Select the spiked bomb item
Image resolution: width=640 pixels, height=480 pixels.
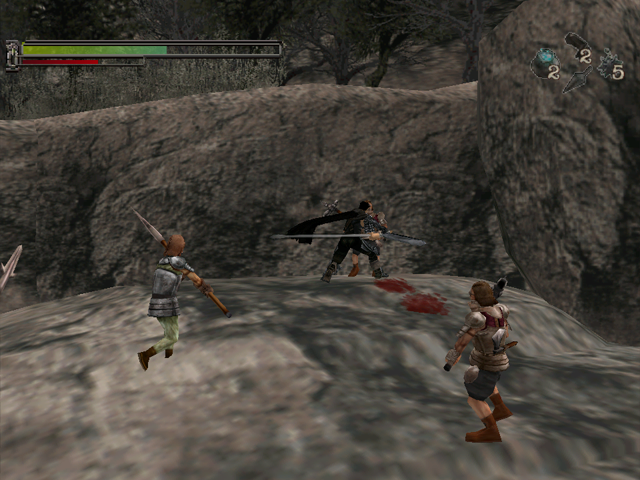(606, 62)
